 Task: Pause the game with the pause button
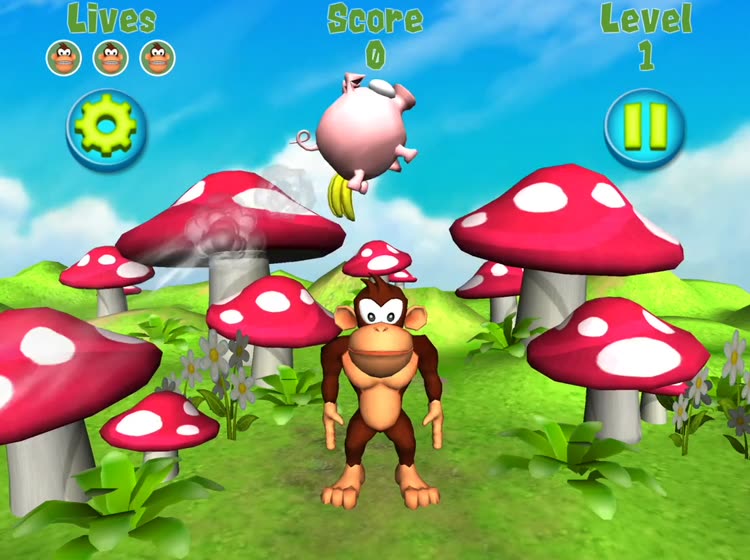click(645, 130)
